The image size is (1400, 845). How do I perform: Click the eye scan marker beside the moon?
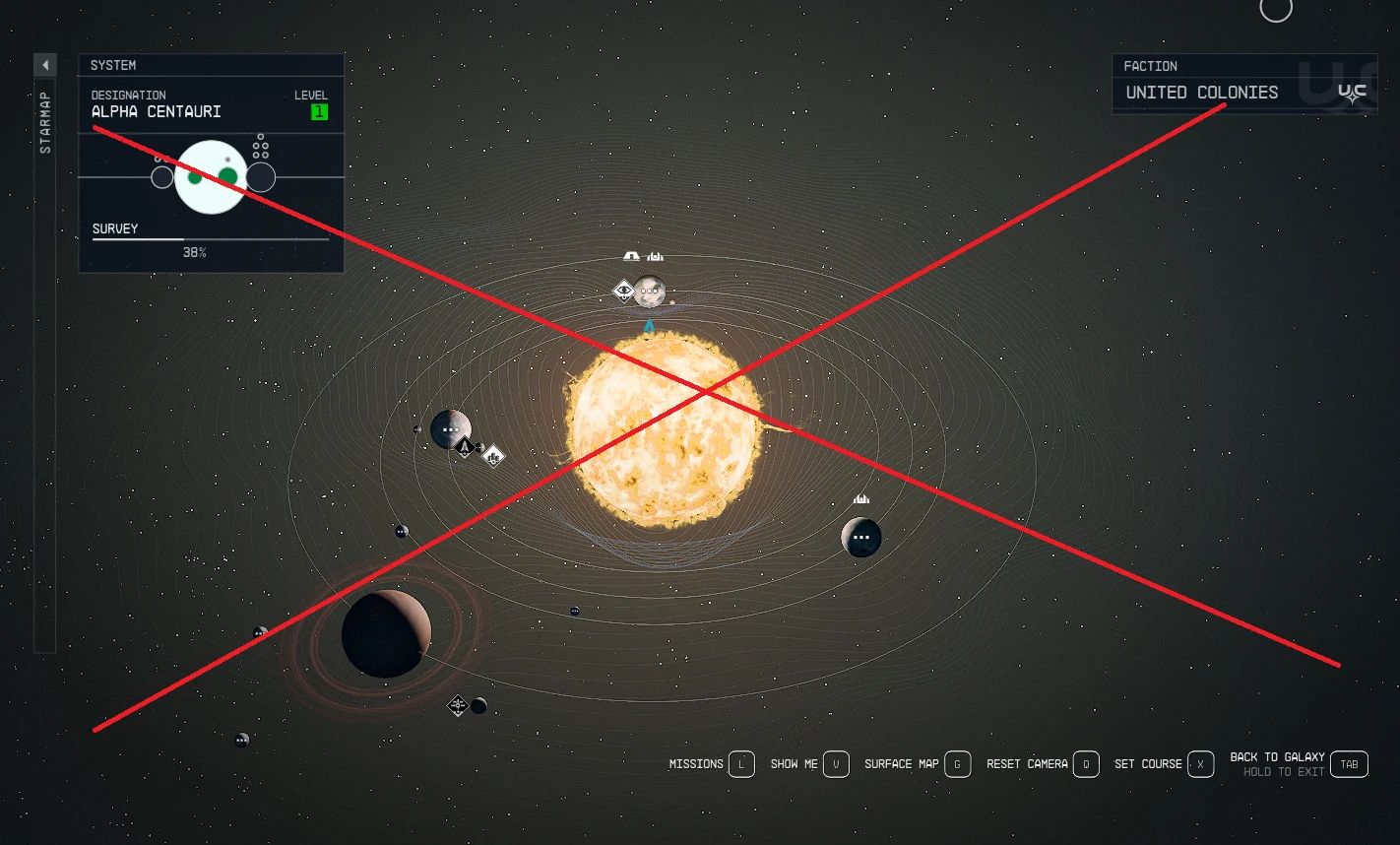point(624,290)
